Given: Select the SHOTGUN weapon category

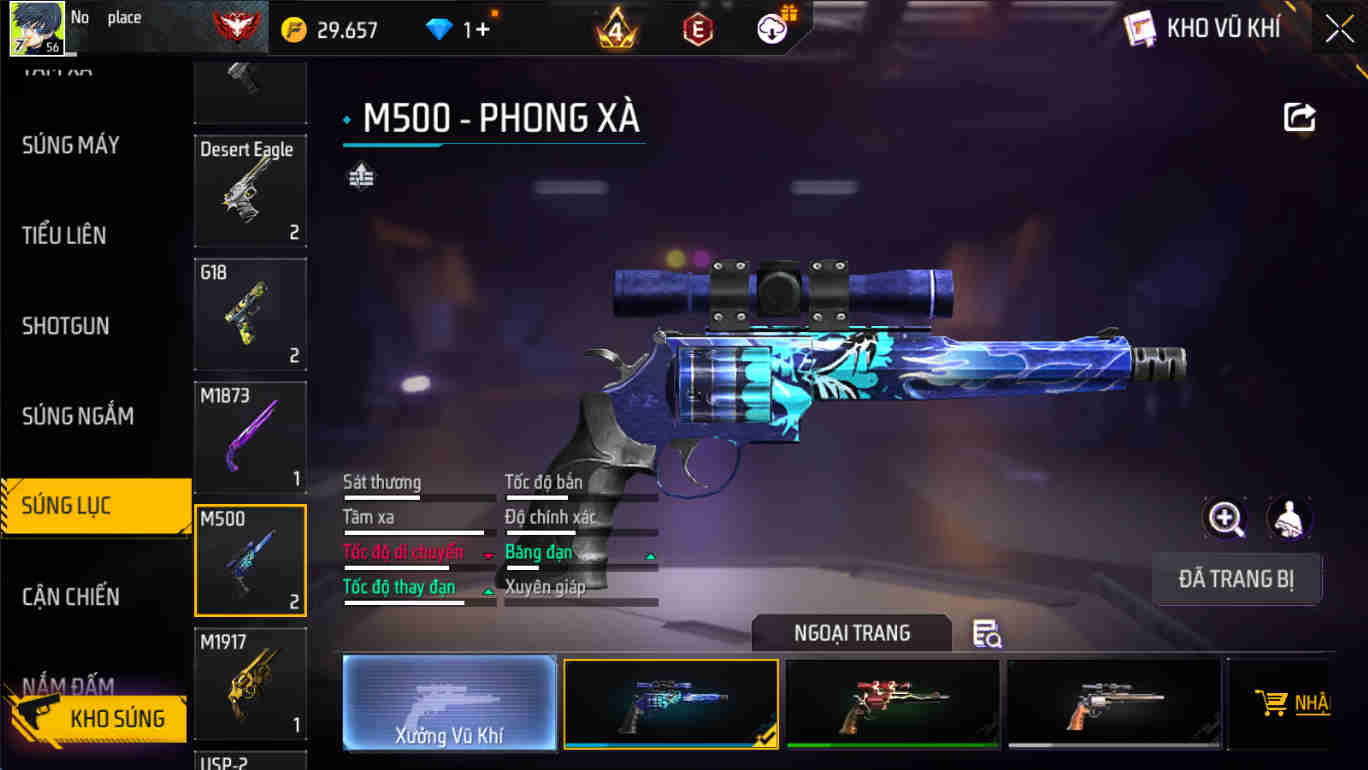Looking at the screenshot, I should pos(65,325).
